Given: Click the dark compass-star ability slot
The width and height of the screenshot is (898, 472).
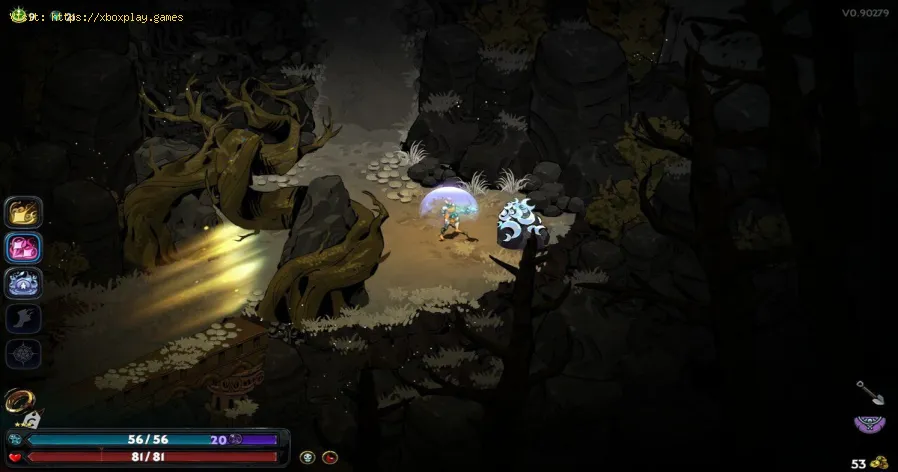Looking at the screenshot, I should 22,355.
